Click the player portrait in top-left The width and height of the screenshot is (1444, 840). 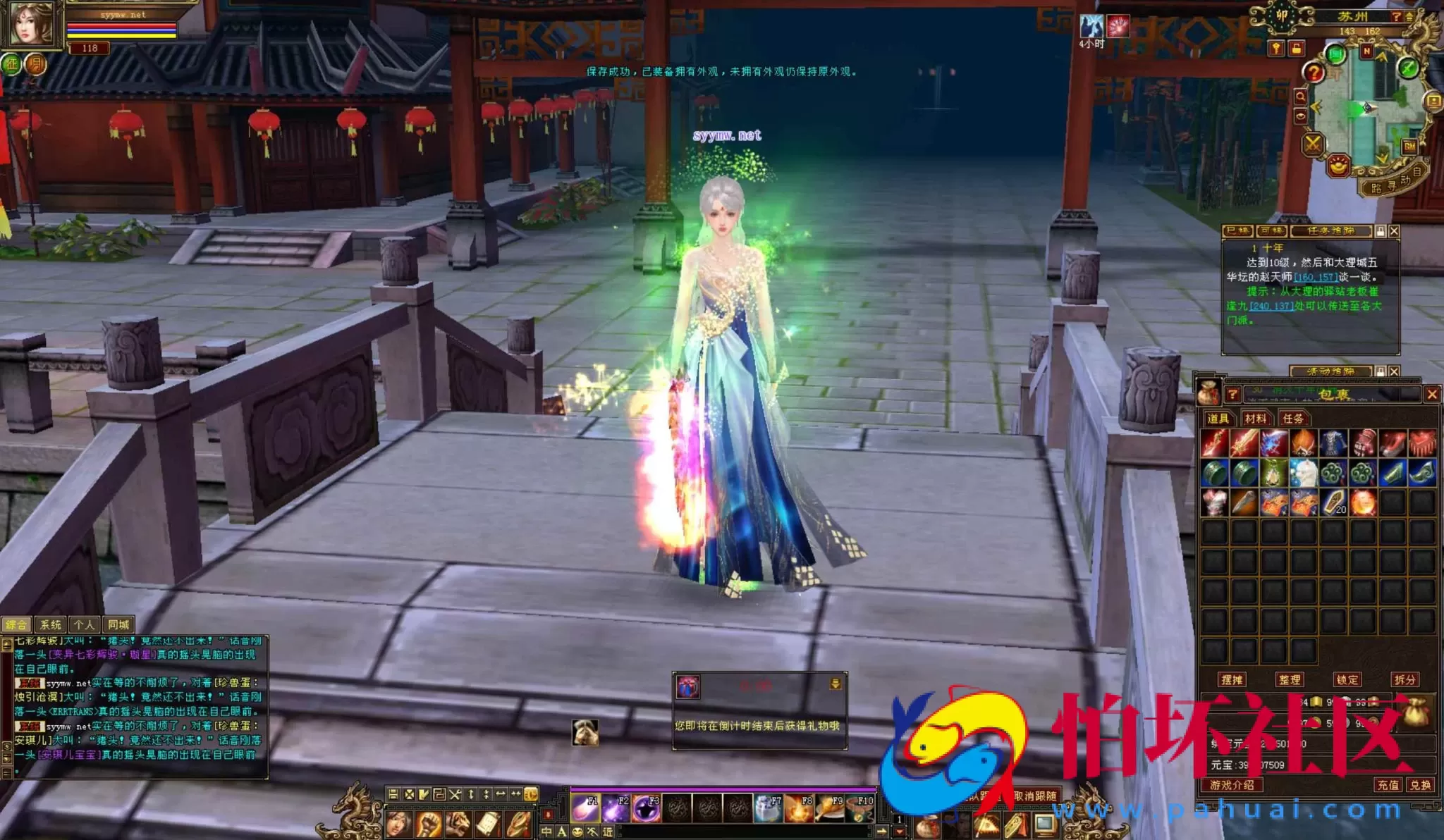(30, 24)
